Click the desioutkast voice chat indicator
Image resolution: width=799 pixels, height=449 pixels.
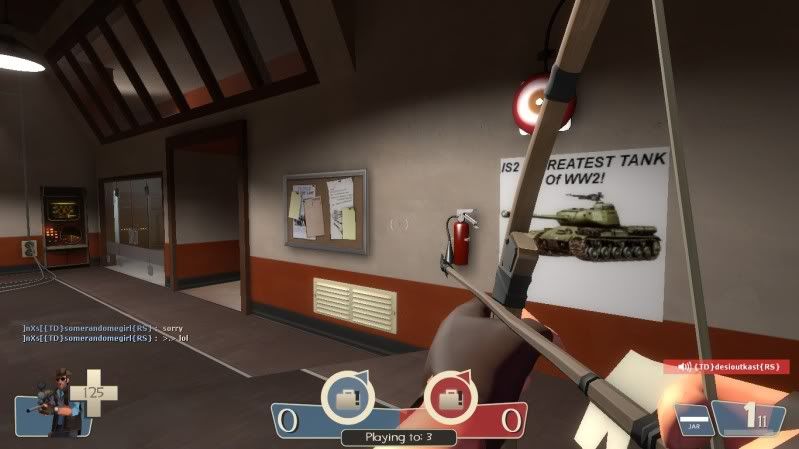coord(726,367)
